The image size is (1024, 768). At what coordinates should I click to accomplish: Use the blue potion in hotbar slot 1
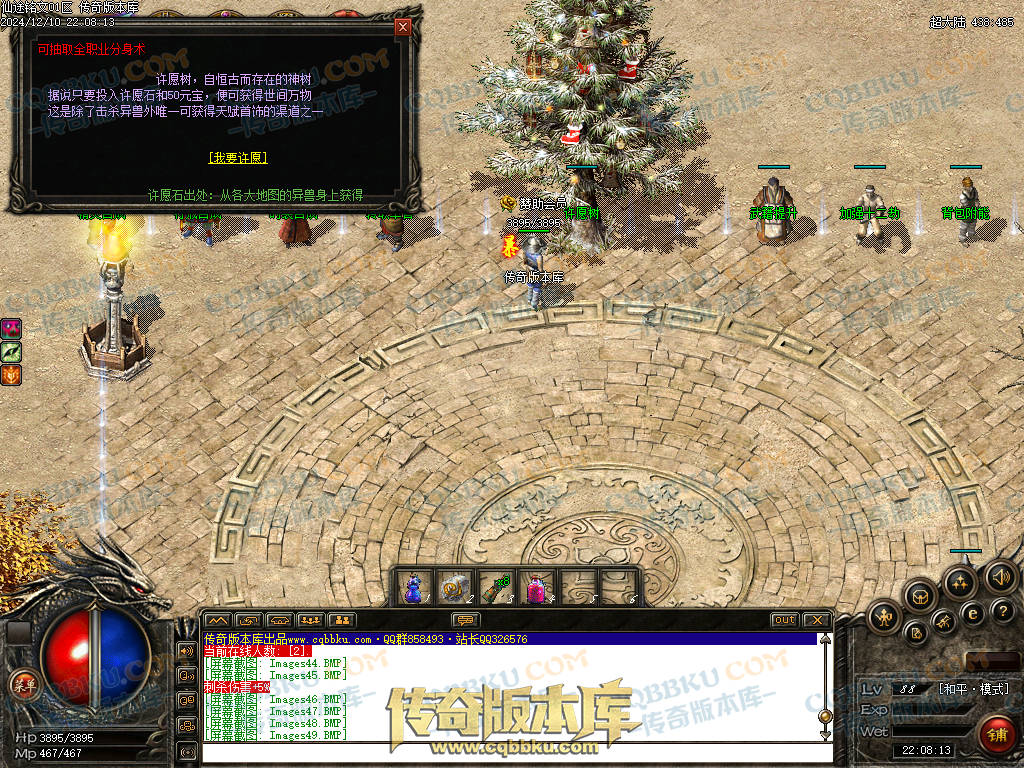(414, 588)
